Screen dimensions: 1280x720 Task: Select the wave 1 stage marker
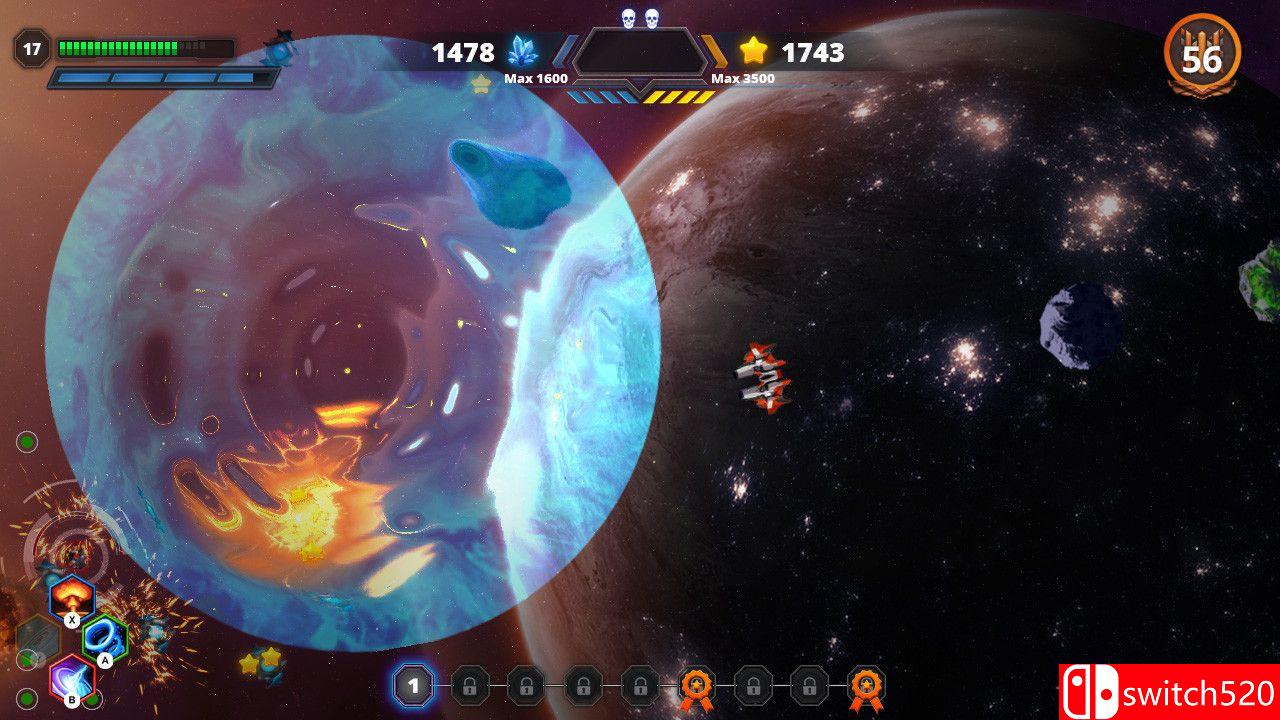[x=413, y=686]
